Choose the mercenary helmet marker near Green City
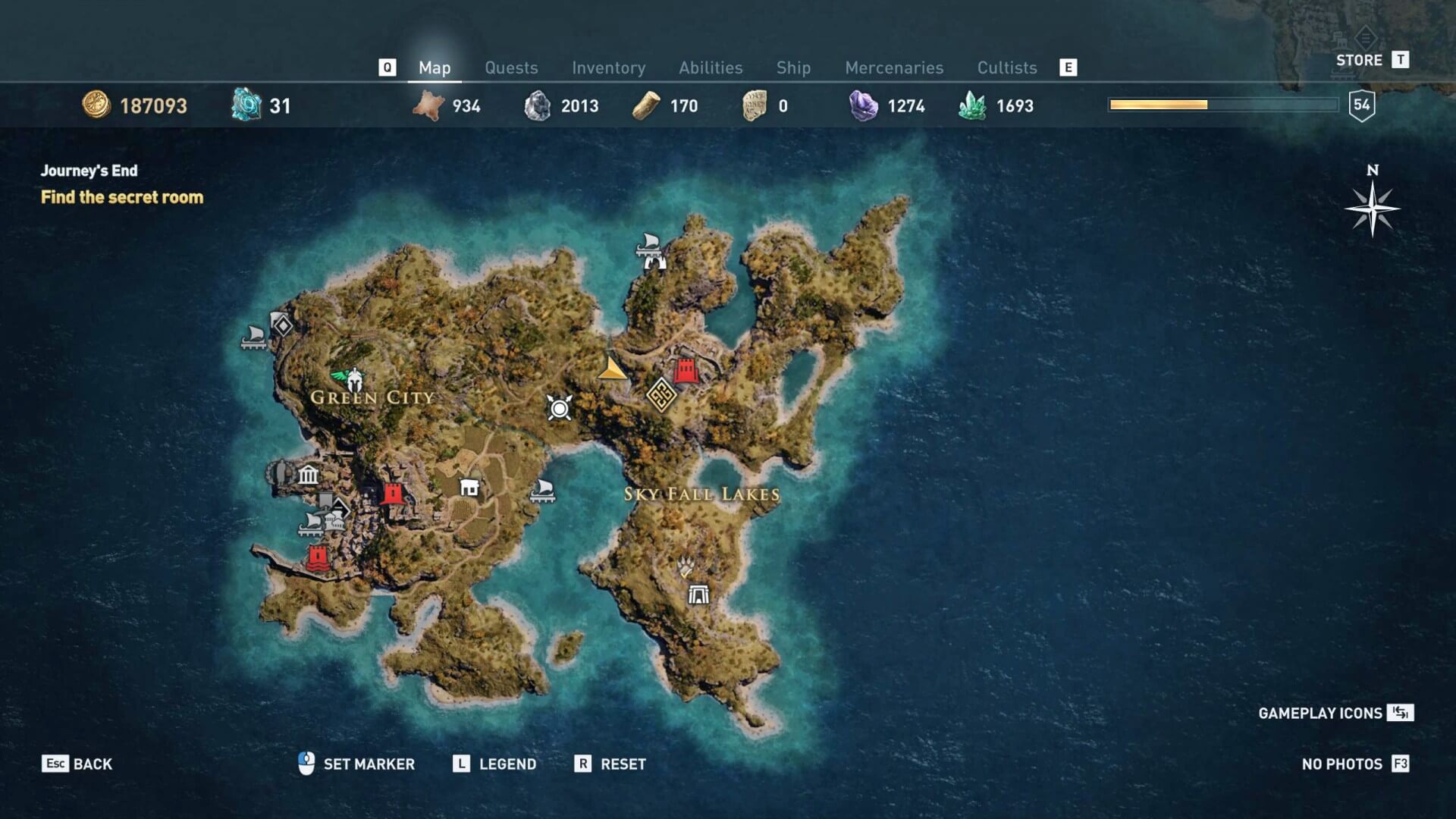 tap(352, 377)
